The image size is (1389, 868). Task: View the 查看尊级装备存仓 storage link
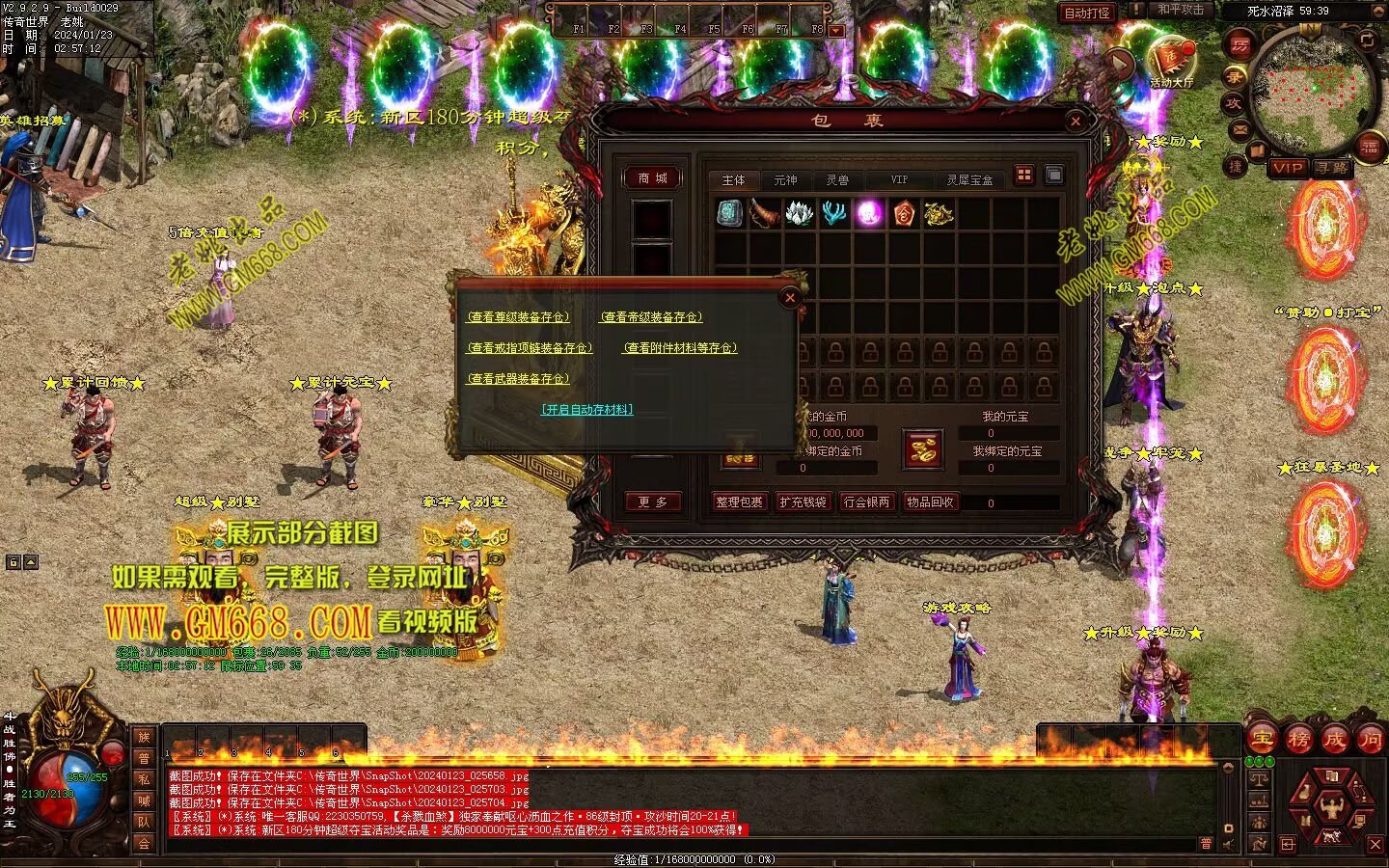pyautogui.click(x=518, y=317)
